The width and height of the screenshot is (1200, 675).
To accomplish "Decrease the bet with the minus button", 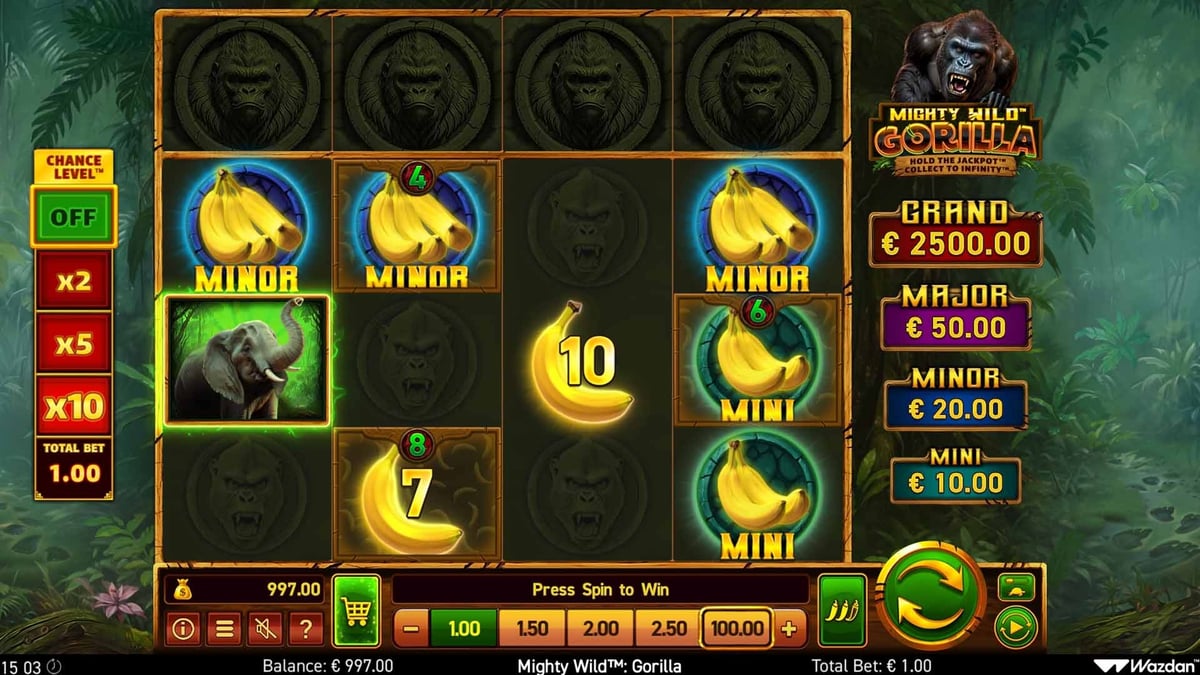I will pos(412,629).
